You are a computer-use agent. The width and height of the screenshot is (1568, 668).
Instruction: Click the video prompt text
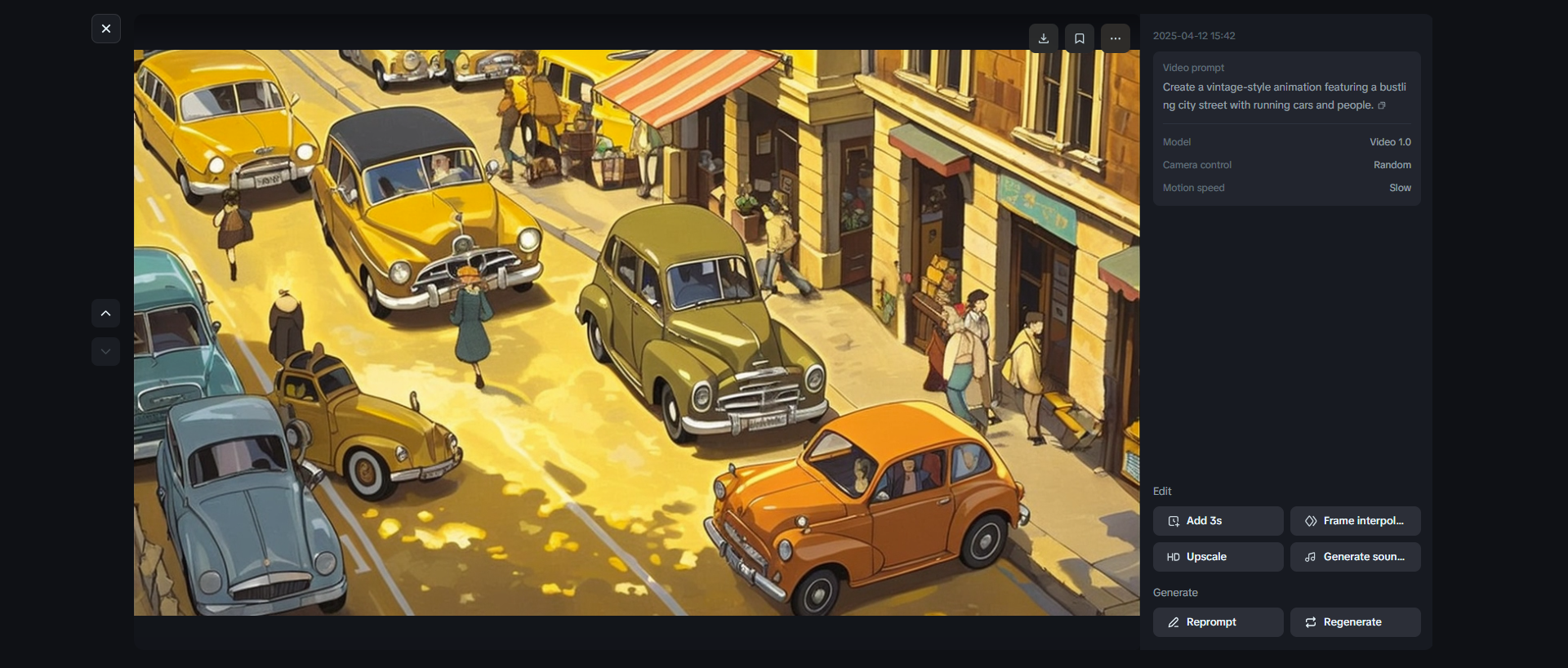(1284, 96)
